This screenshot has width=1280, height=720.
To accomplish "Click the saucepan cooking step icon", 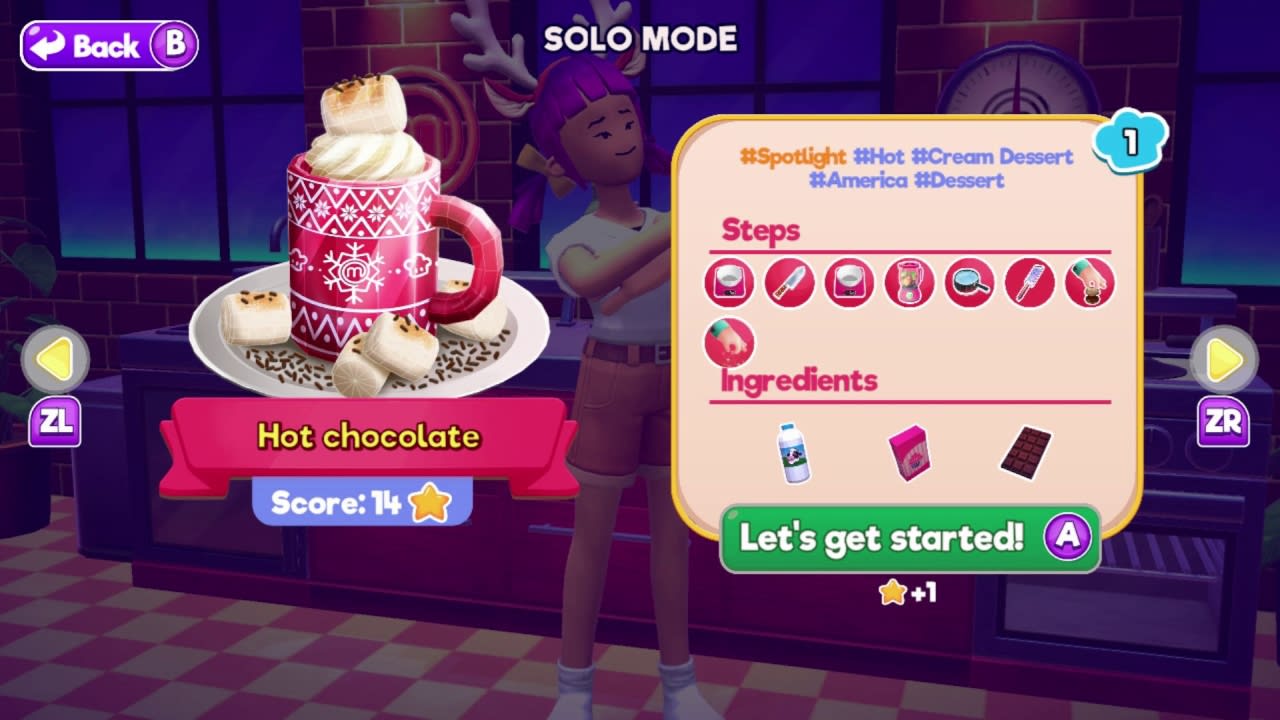I will click(968, 283).
